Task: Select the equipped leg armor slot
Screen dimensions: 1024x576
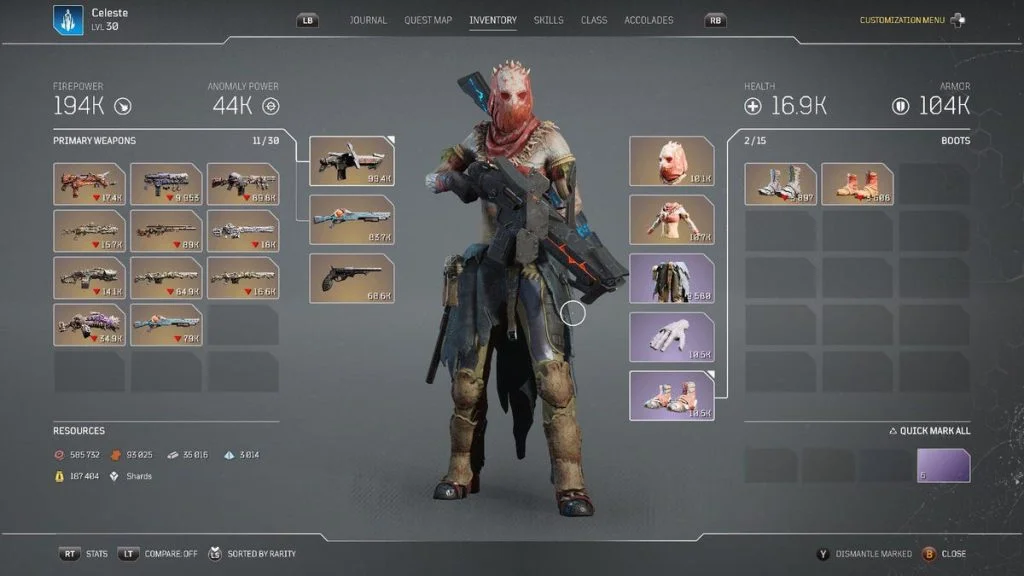Action: (671, 278)
